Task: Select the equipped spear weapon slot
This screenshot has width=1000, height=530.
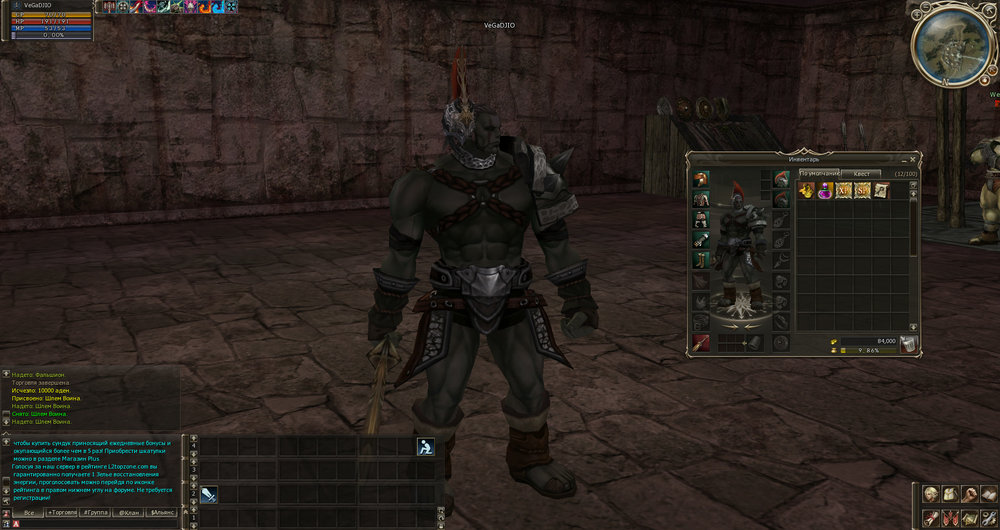Action: click(x=700, y=343)
